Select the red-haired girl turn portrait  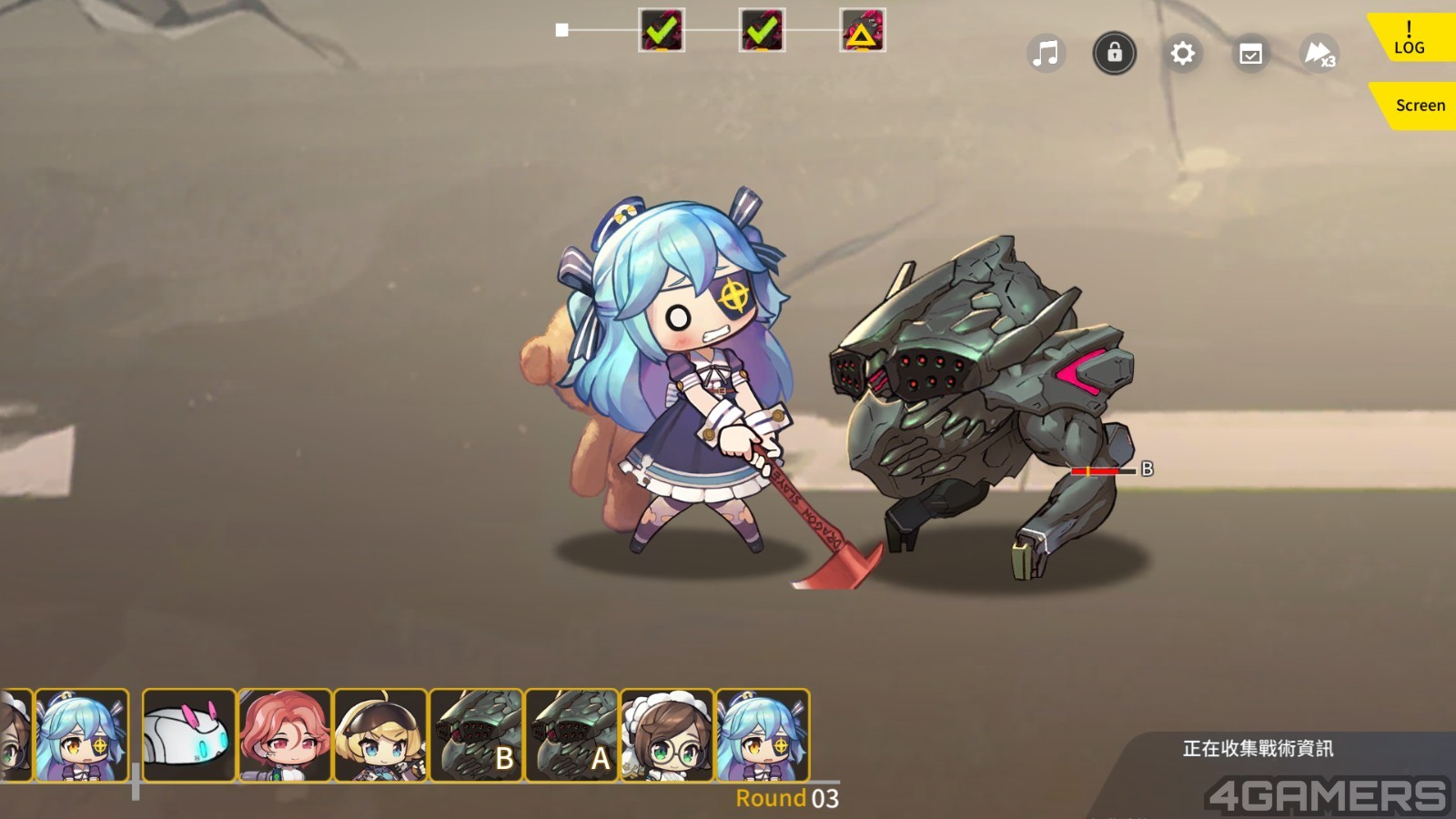pos(284,735)
